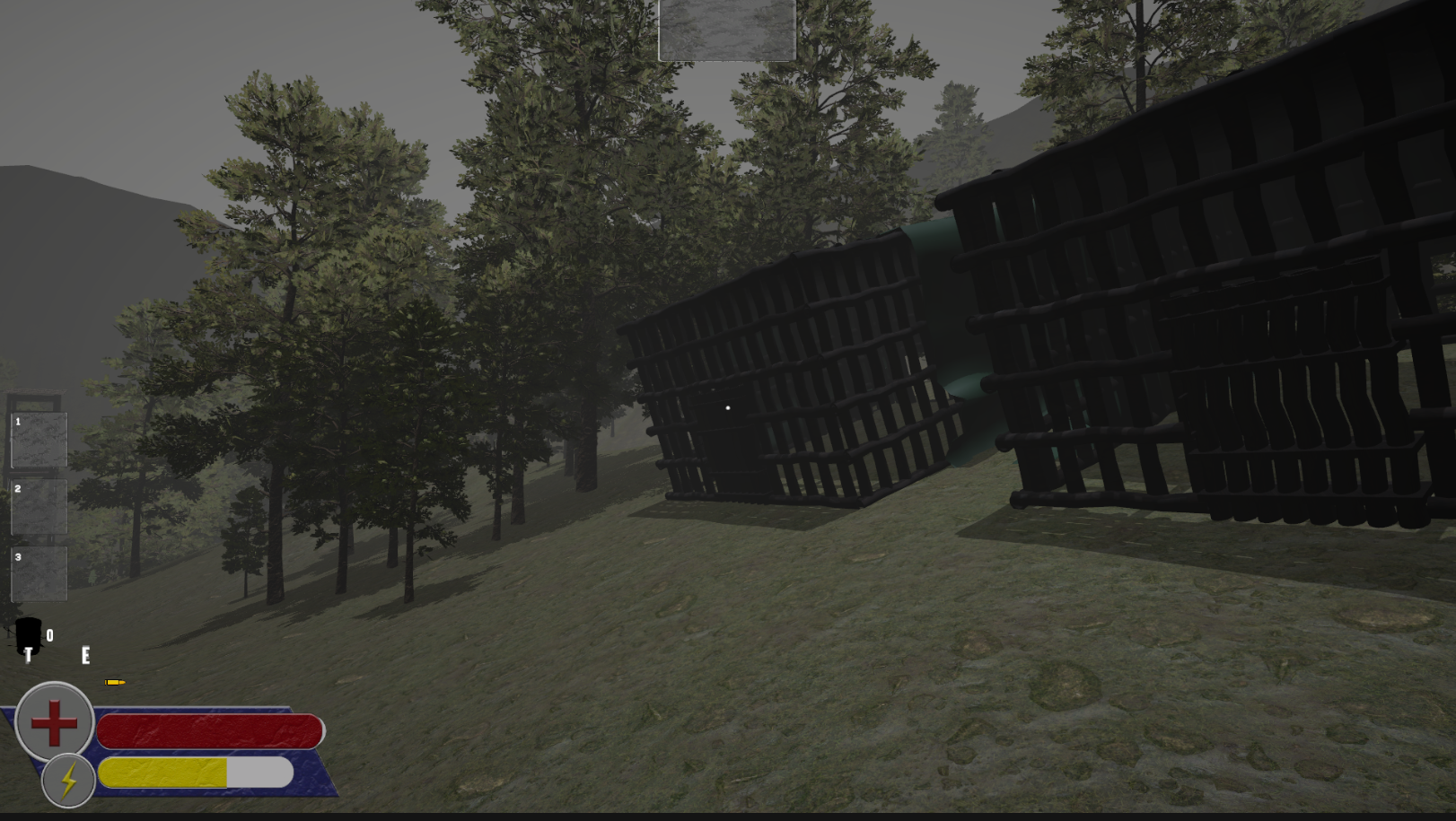
Task: Choose the inventory slot labeled 2
Action: coord(39,507)
